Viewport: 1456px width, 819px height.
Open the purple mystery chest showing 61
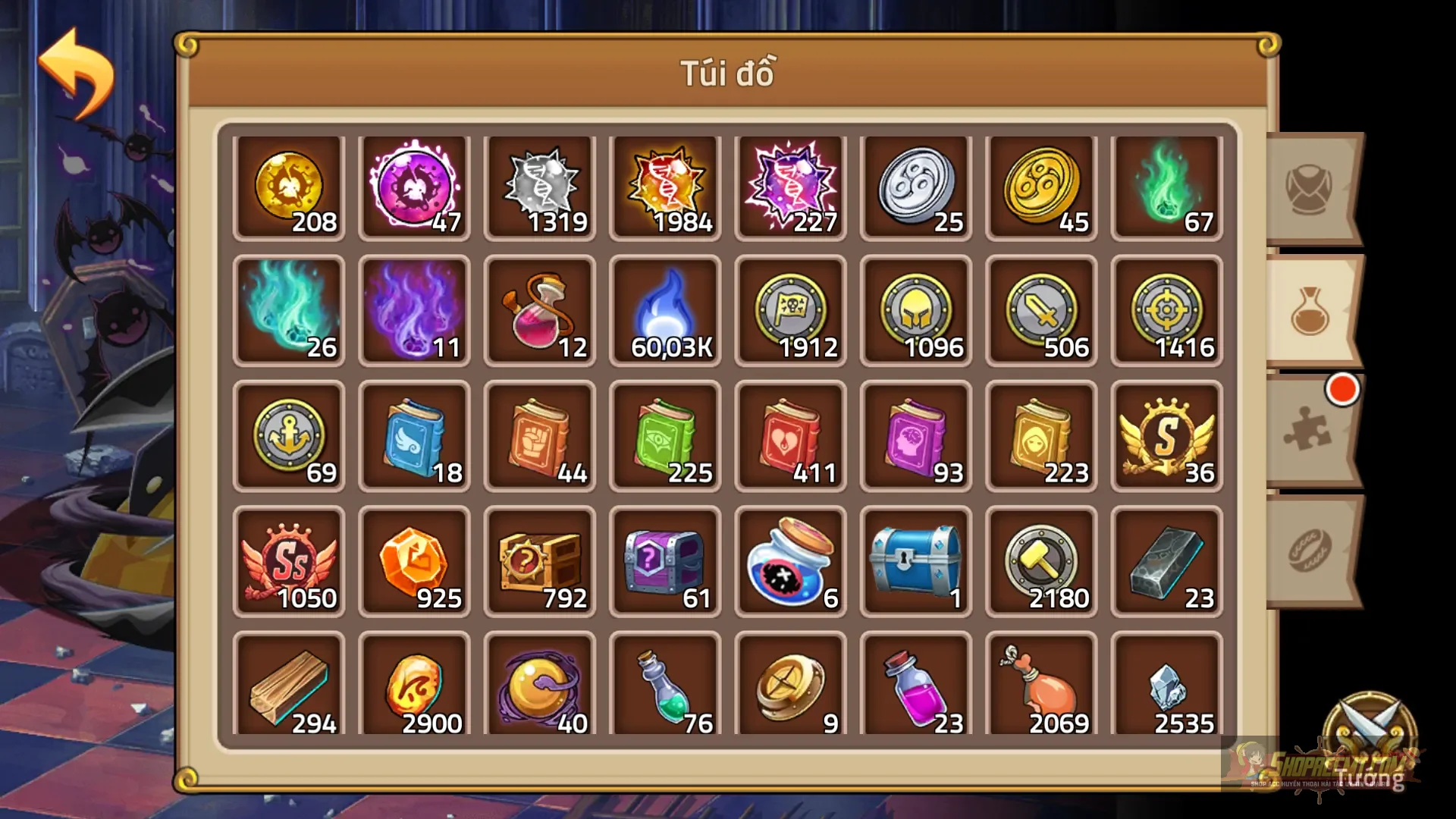click(665, 560)
